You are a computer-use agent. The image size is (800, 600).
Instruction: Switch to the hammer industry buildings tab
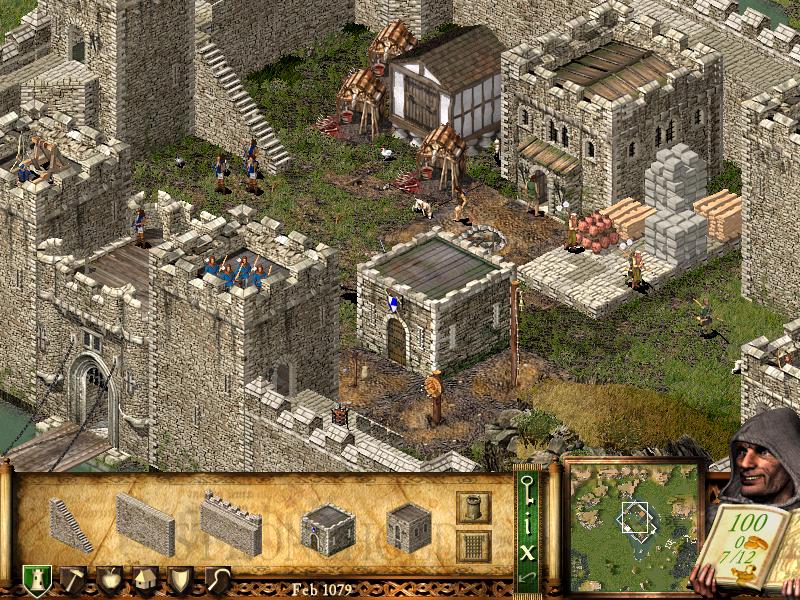74,581
